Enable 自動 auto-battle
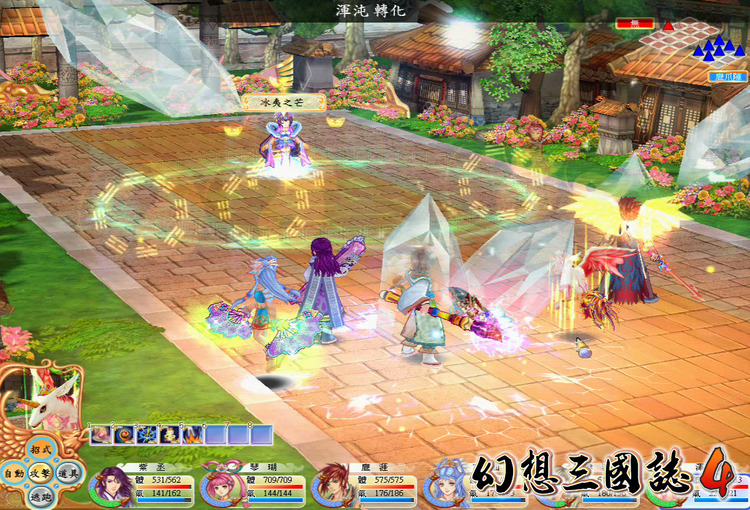The width and height of the screenshot is (750, 510). [x=13, y=473]
